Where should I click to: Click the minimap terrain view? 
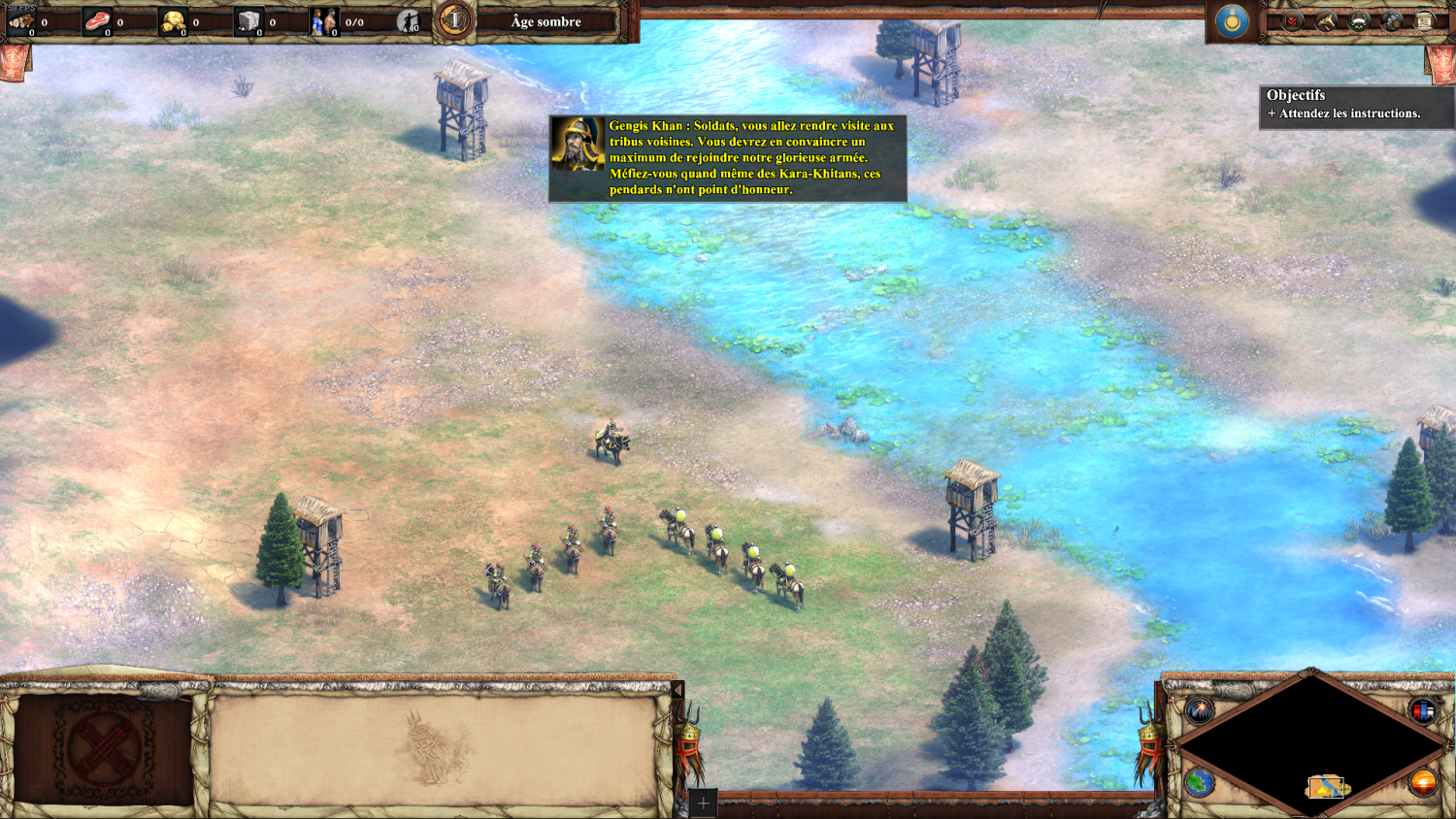1311,742
